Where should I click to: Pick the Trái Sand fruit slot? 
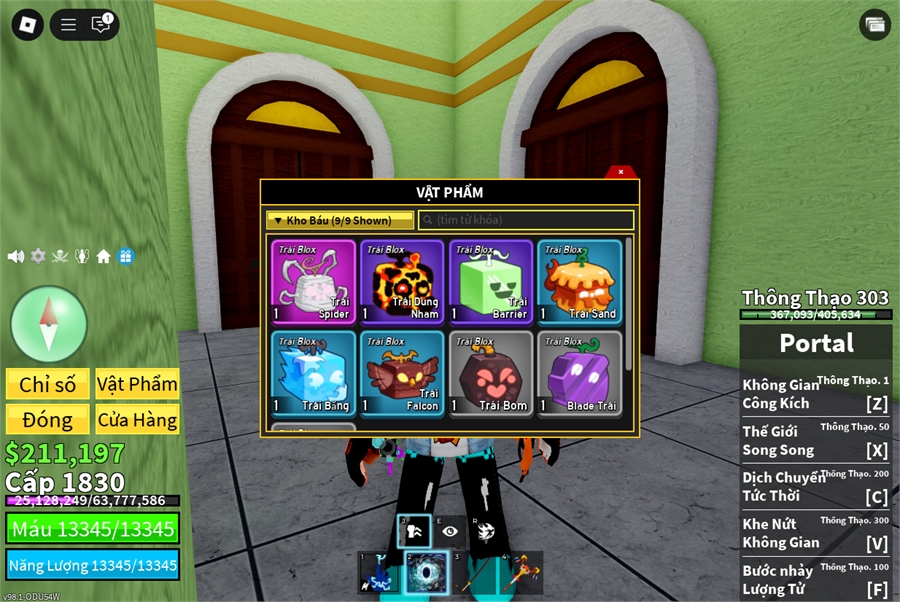tap(579, 282)
